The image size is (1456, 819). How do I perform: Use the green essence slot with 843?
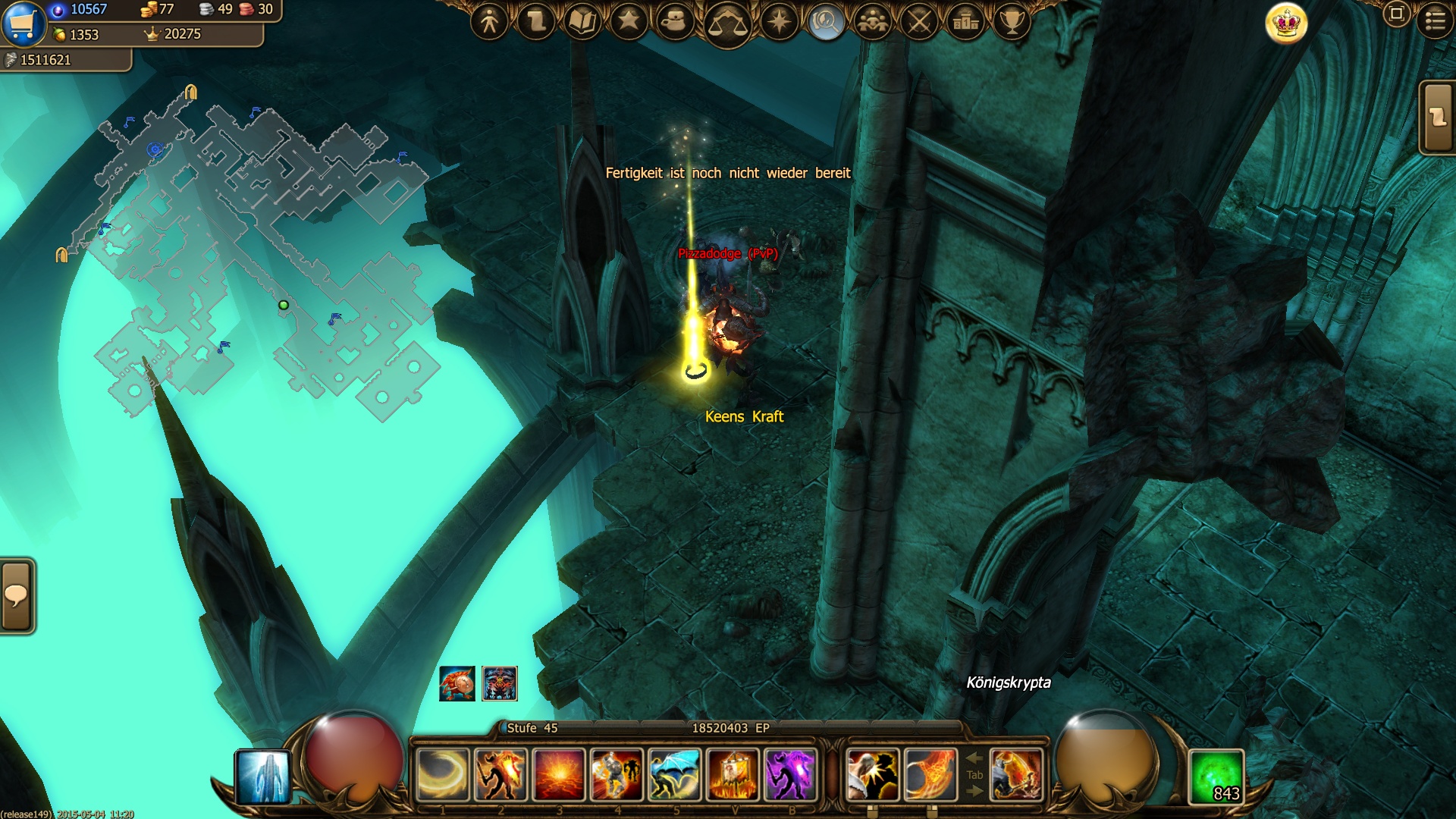click(x=1216, y=776)
